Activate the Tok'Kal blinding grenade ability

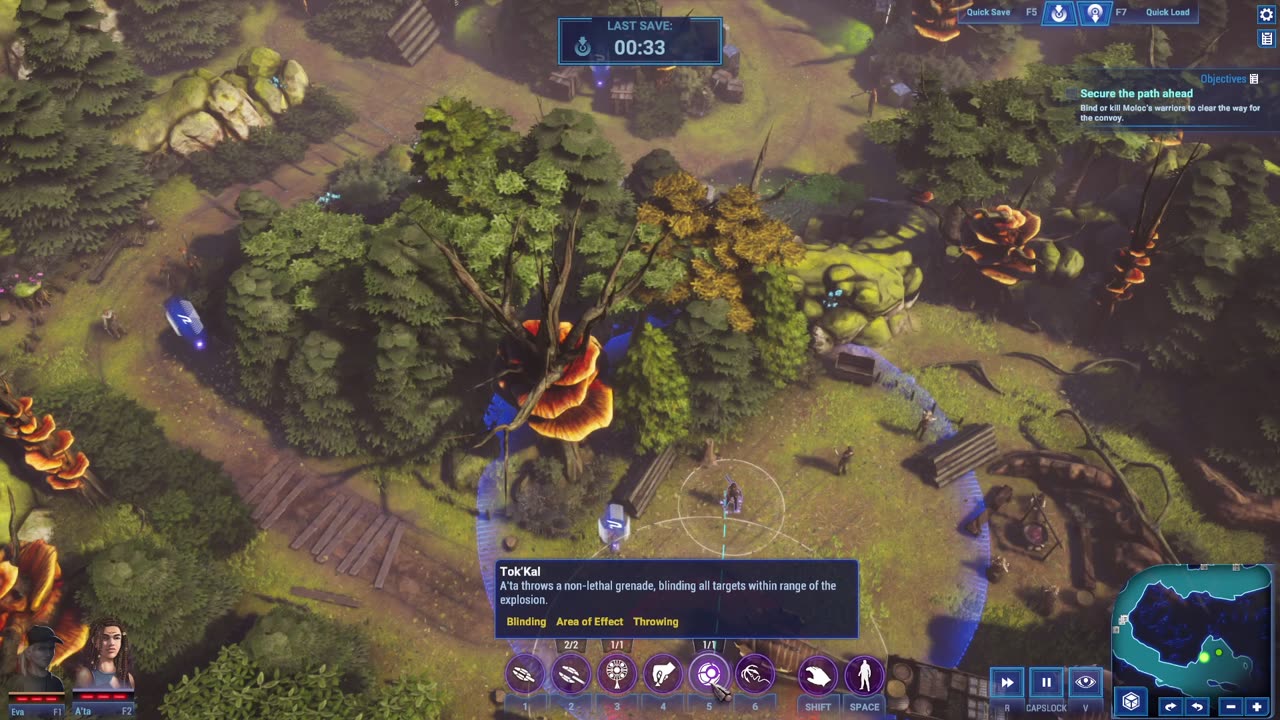tap(709, 676)
